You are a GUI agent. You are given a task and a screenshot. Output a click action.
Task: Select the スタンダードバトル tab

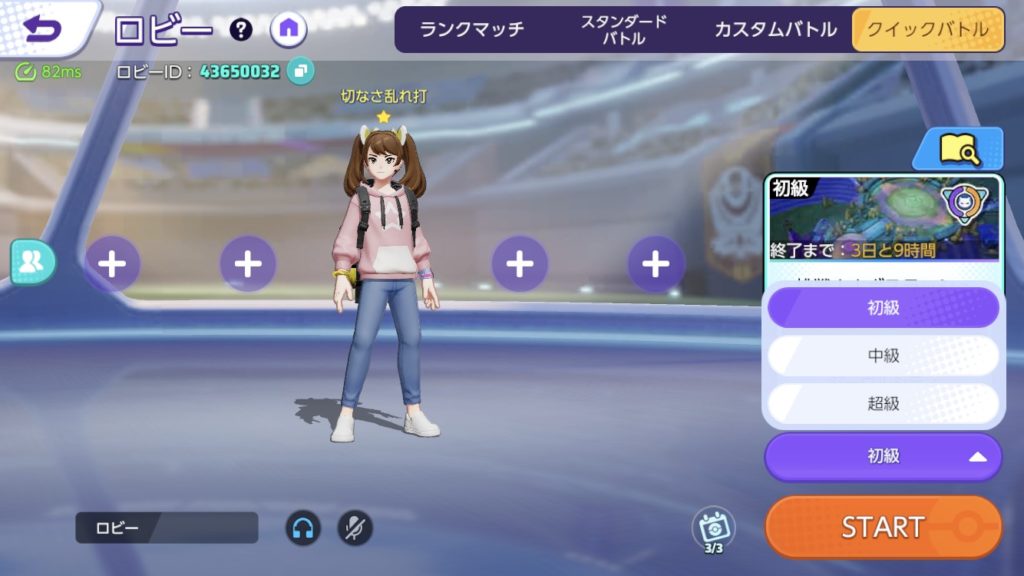click(x=624, y=29)
